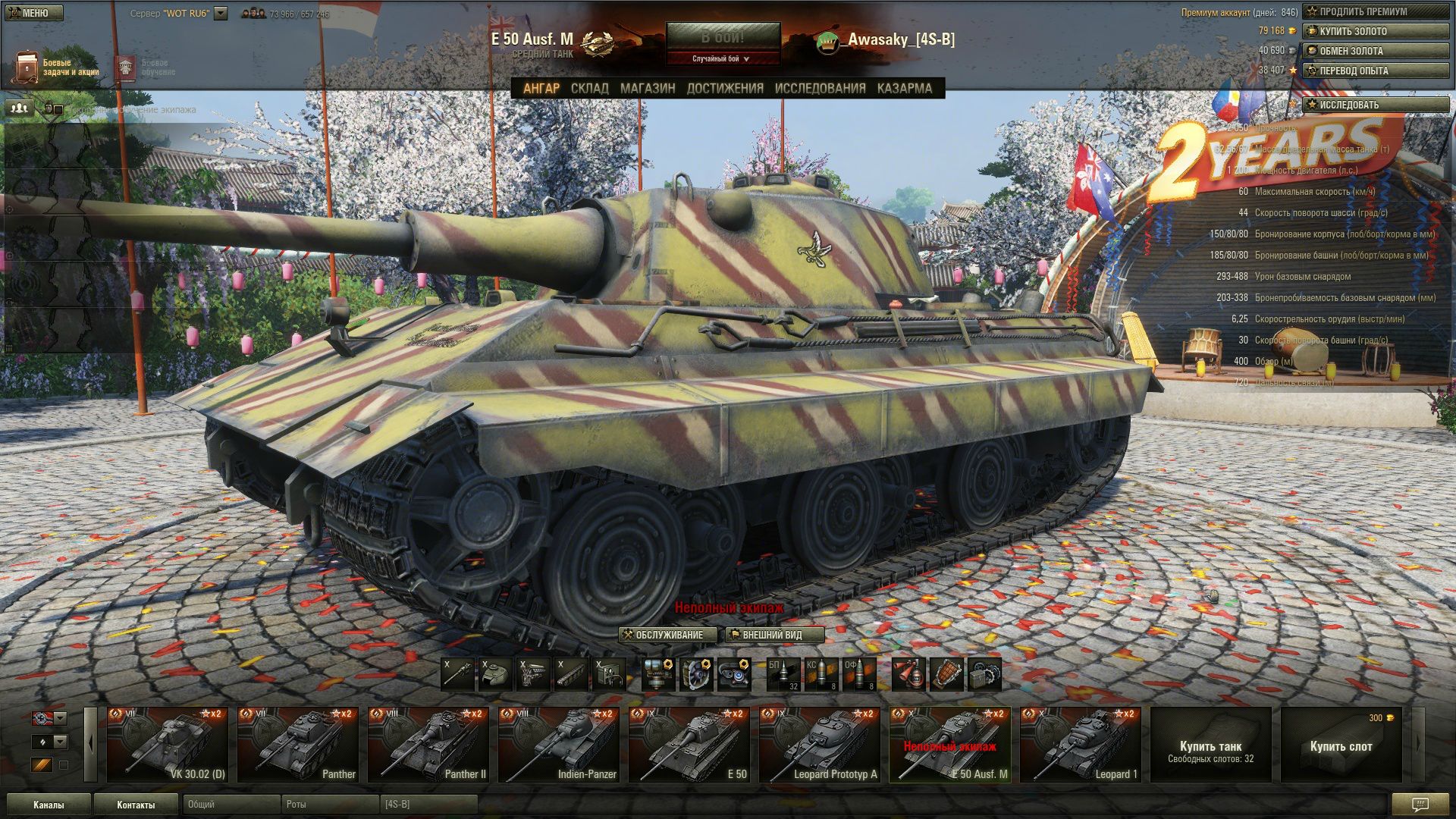This screenshot has width=1456, height=819.
Task: Choose Купить золото button
Action: [x=1376, y=31]
